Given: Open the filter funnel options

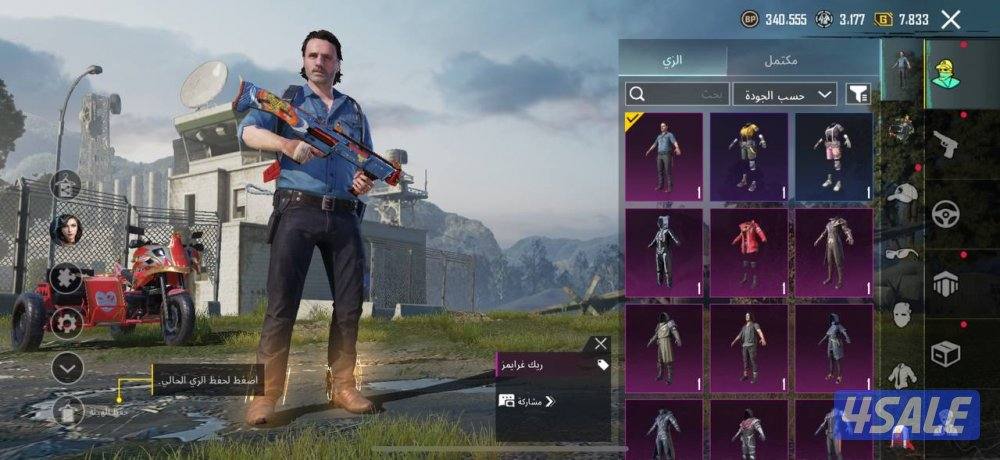Looking at the screenshot, I should (858, 94).
